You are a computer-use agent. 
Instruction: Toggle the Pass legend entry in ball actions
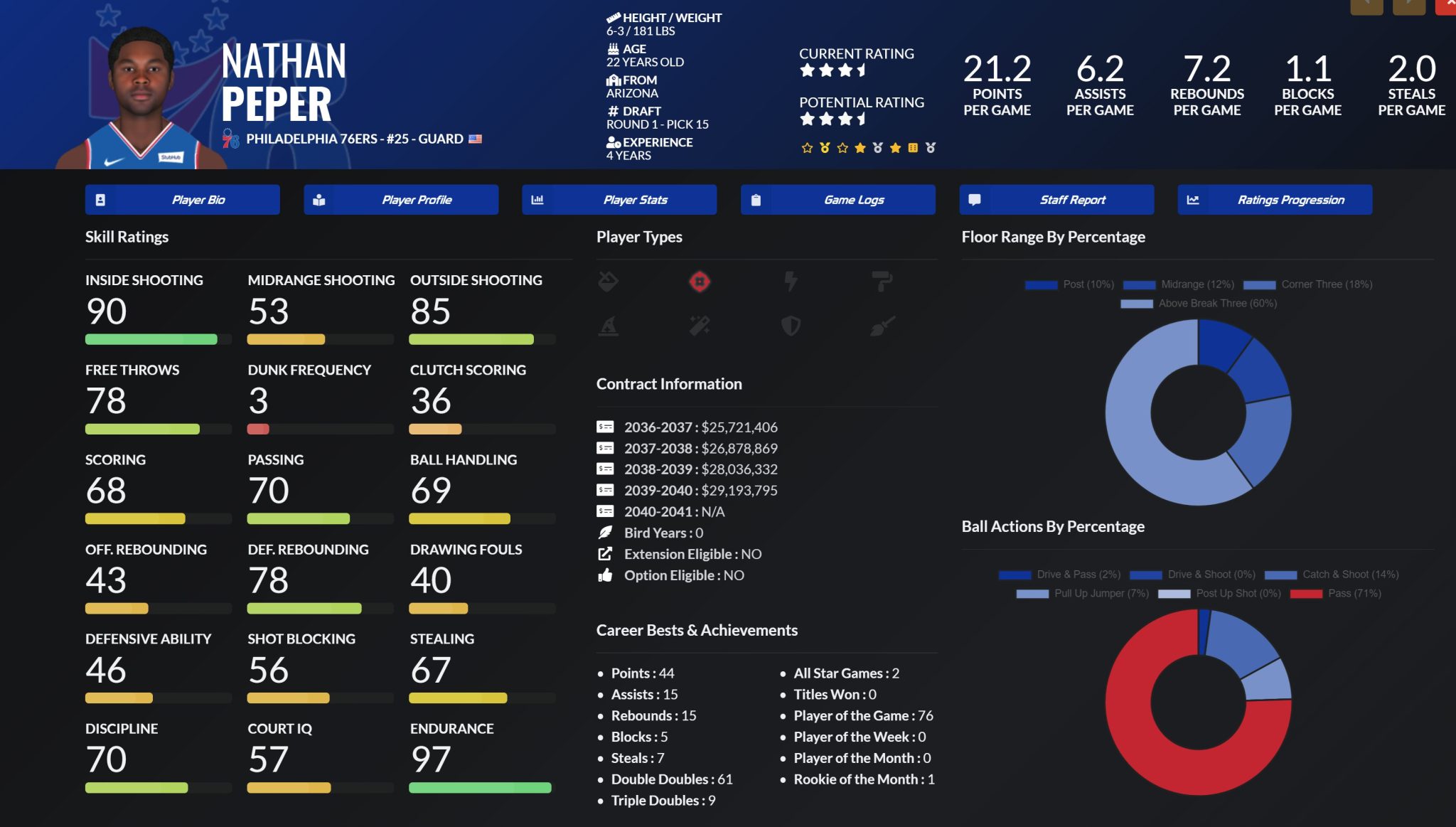tap(1336, 594)
